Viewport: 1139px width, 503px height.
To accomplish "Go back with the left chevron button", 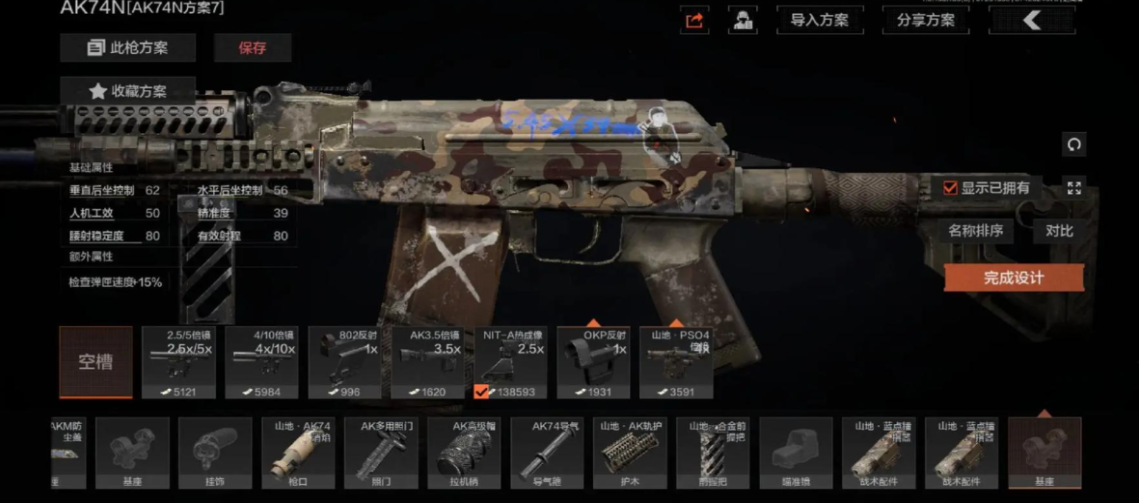I will [1031, 20].
